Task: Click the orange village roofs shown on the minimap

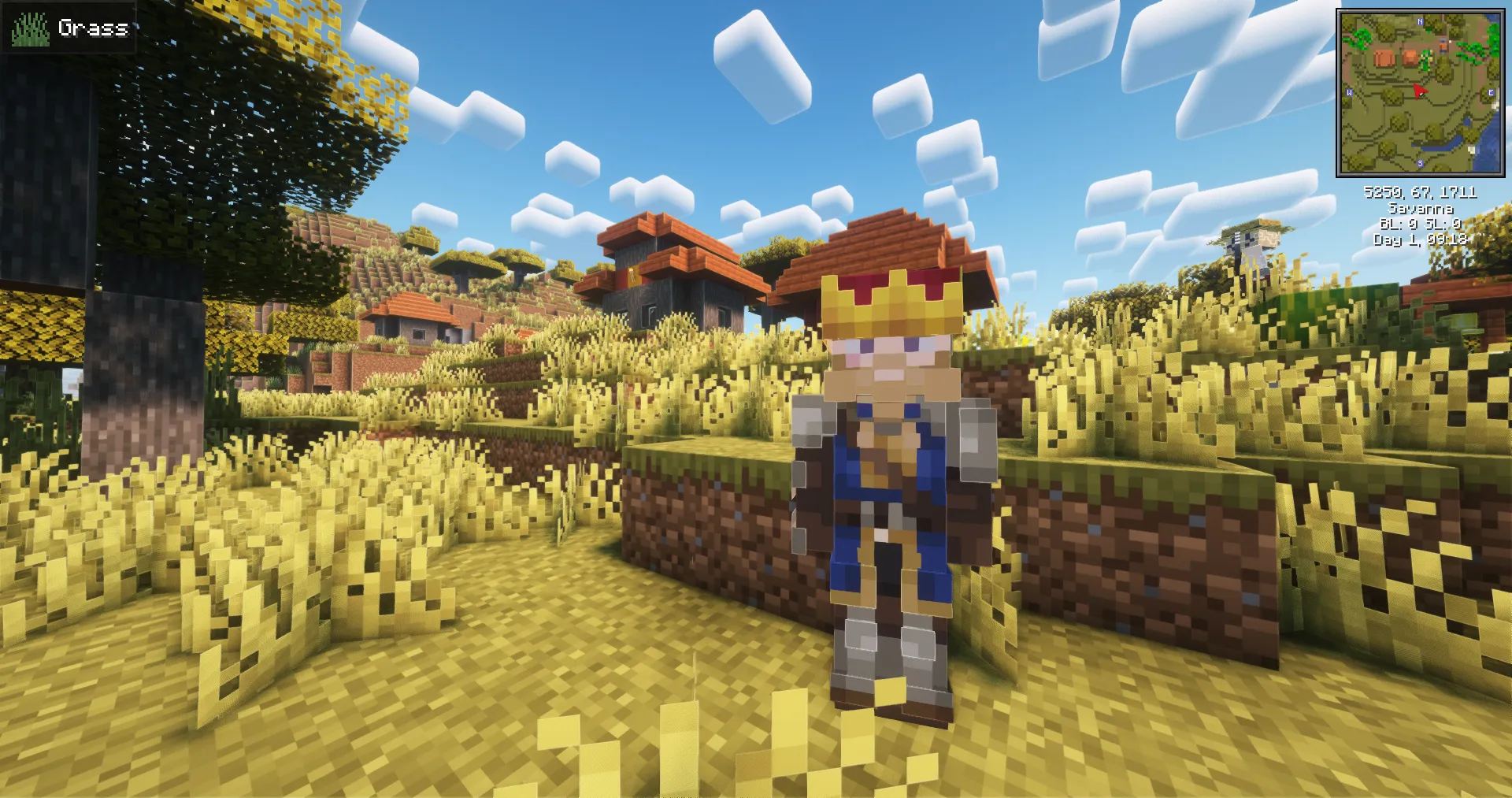Action: 1395,57
